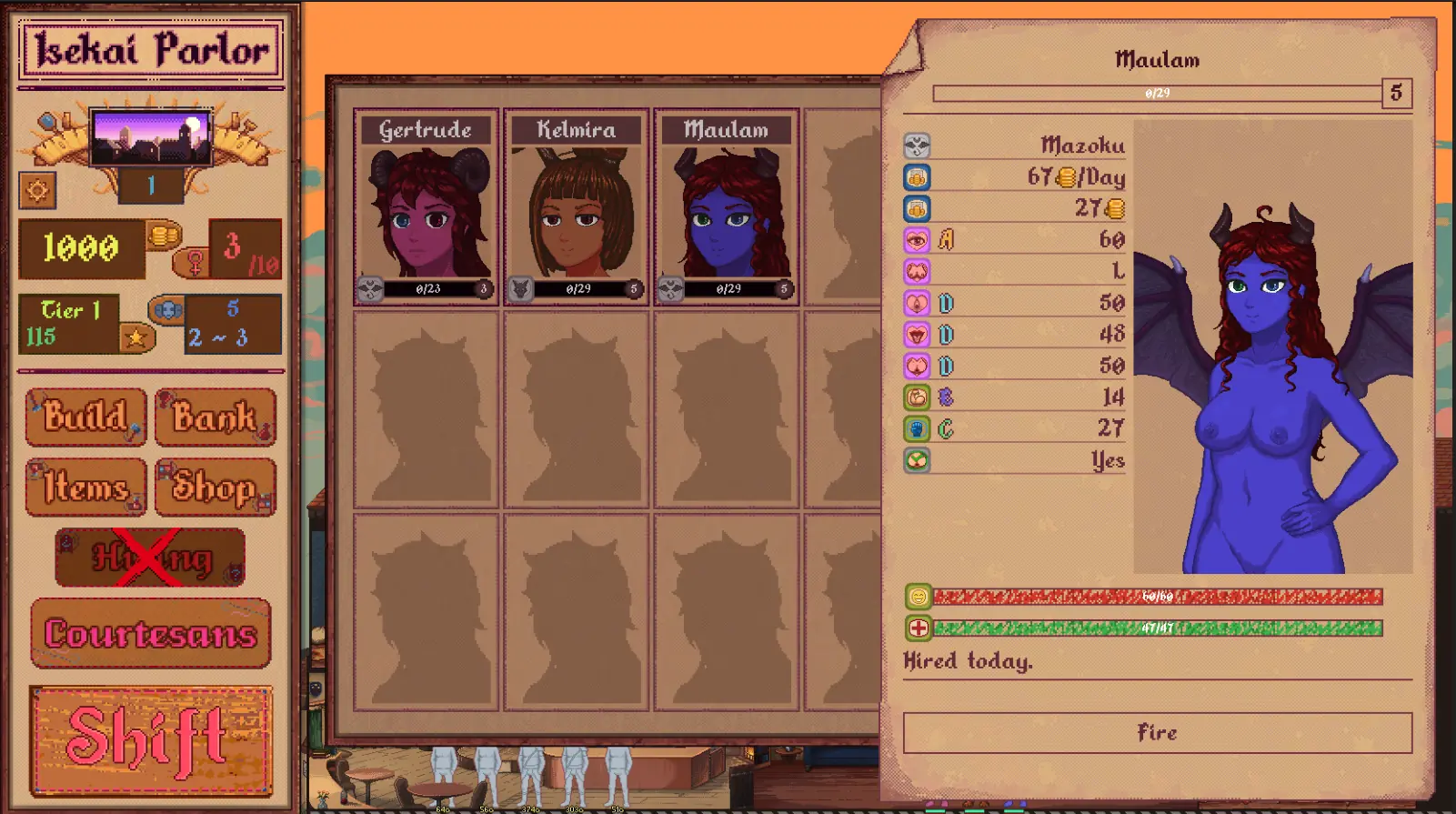
Task: Select Maulam's character card
Action: point(727,207)
